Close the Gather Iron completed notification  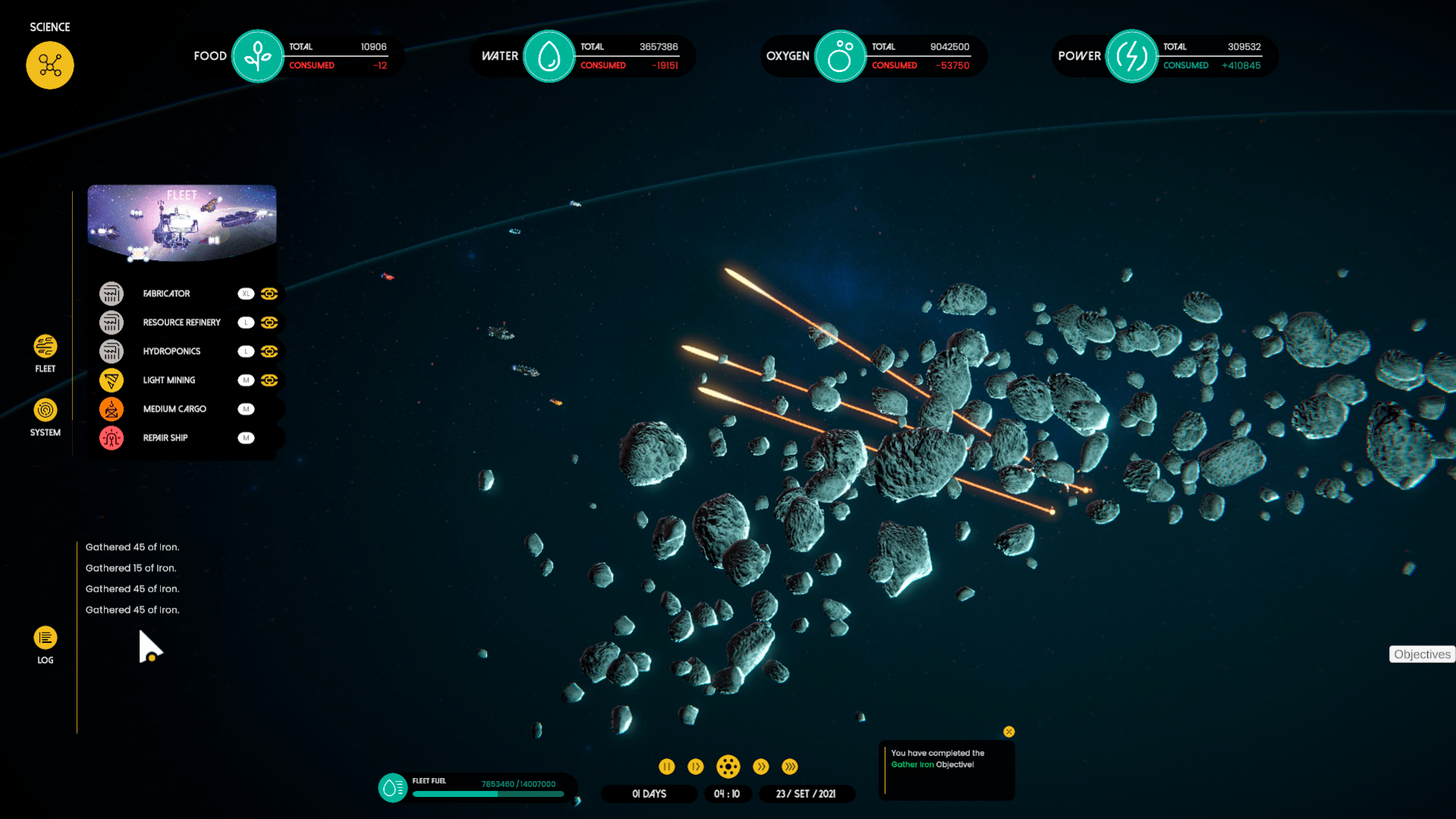[x=1009, y=732]
